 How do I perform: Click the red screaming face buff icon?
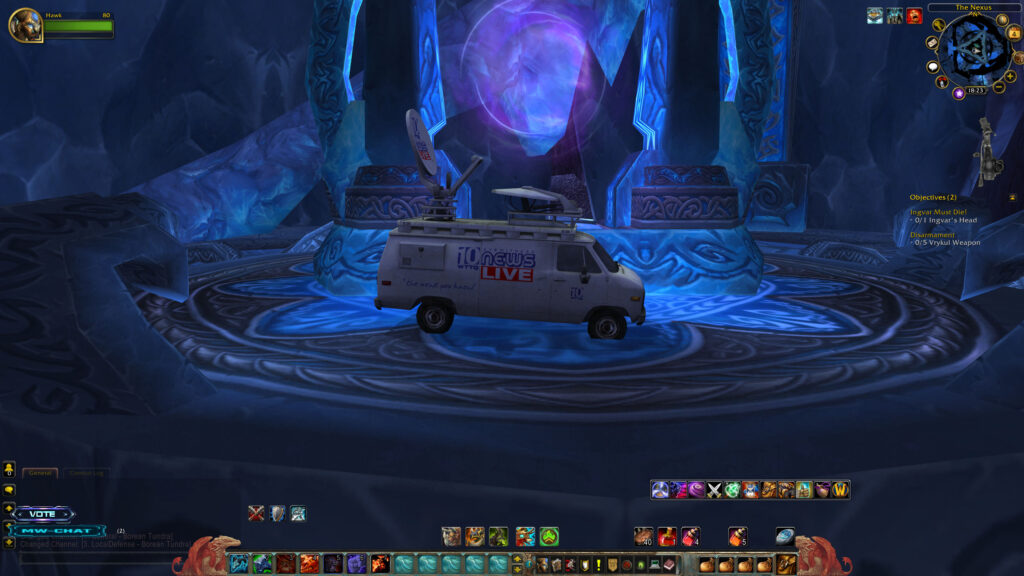pos(914,15)
